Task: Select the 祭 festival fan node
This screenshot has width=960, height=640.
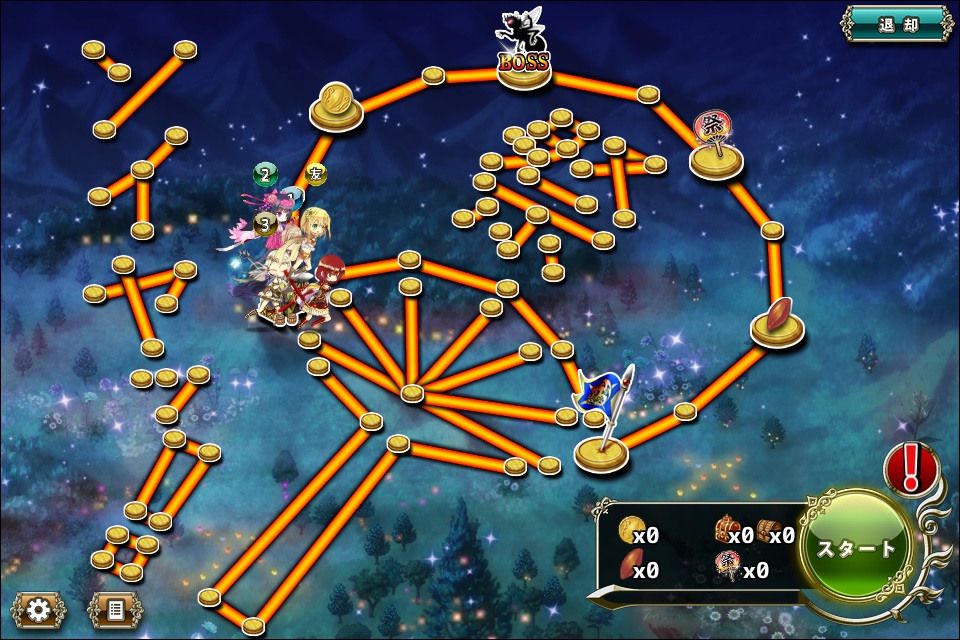Action: pyautogui.click(x=716, y=145)
